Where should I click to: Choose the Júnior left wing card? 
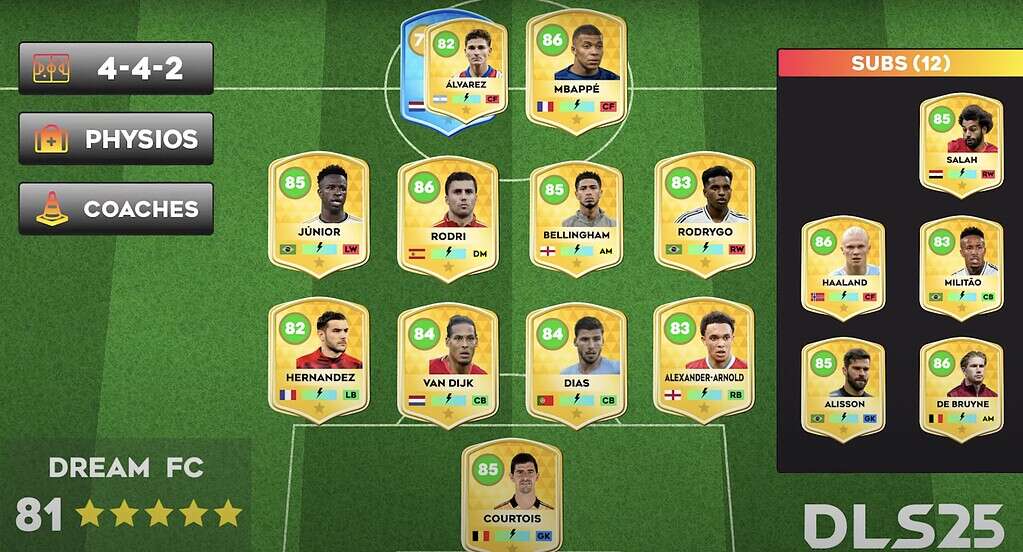coord(318,214)
